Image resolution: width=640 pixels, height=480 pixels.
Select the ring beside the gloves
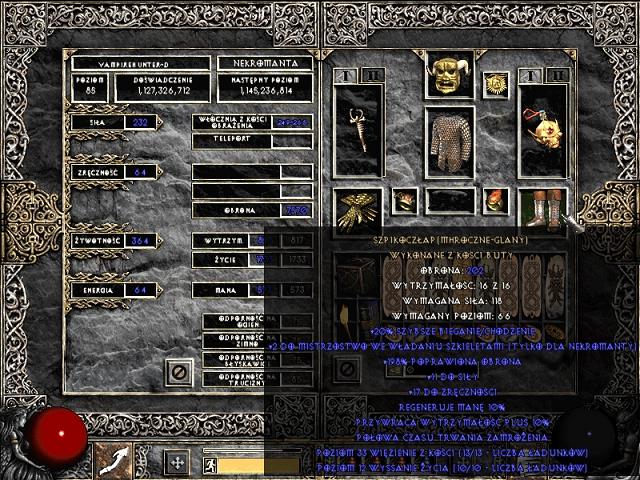[404, 201]
